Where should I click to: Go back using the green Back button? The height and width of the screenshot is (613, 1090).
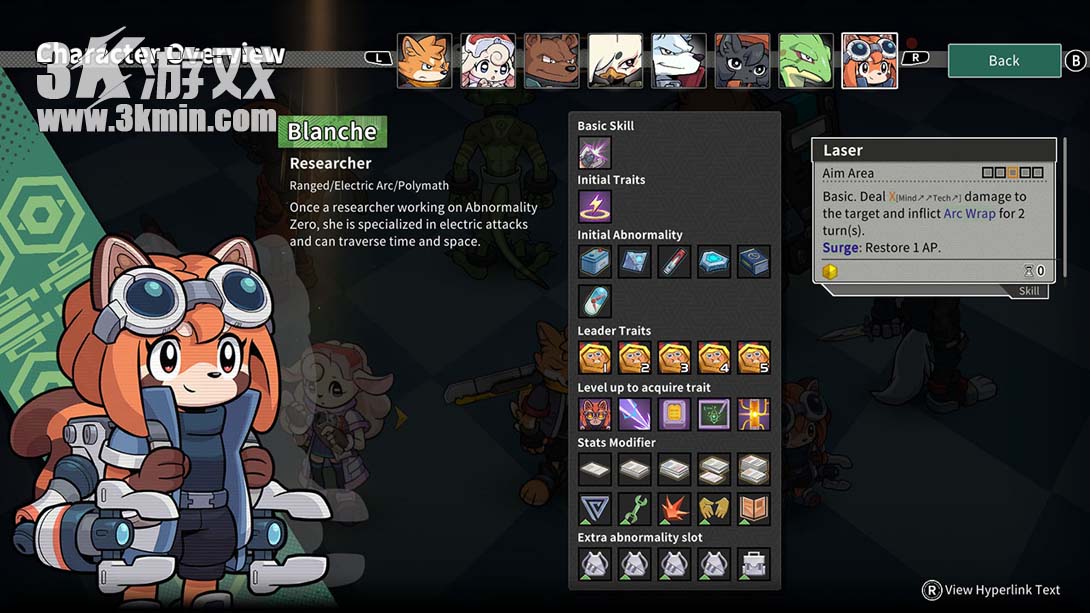[1003, 60]
